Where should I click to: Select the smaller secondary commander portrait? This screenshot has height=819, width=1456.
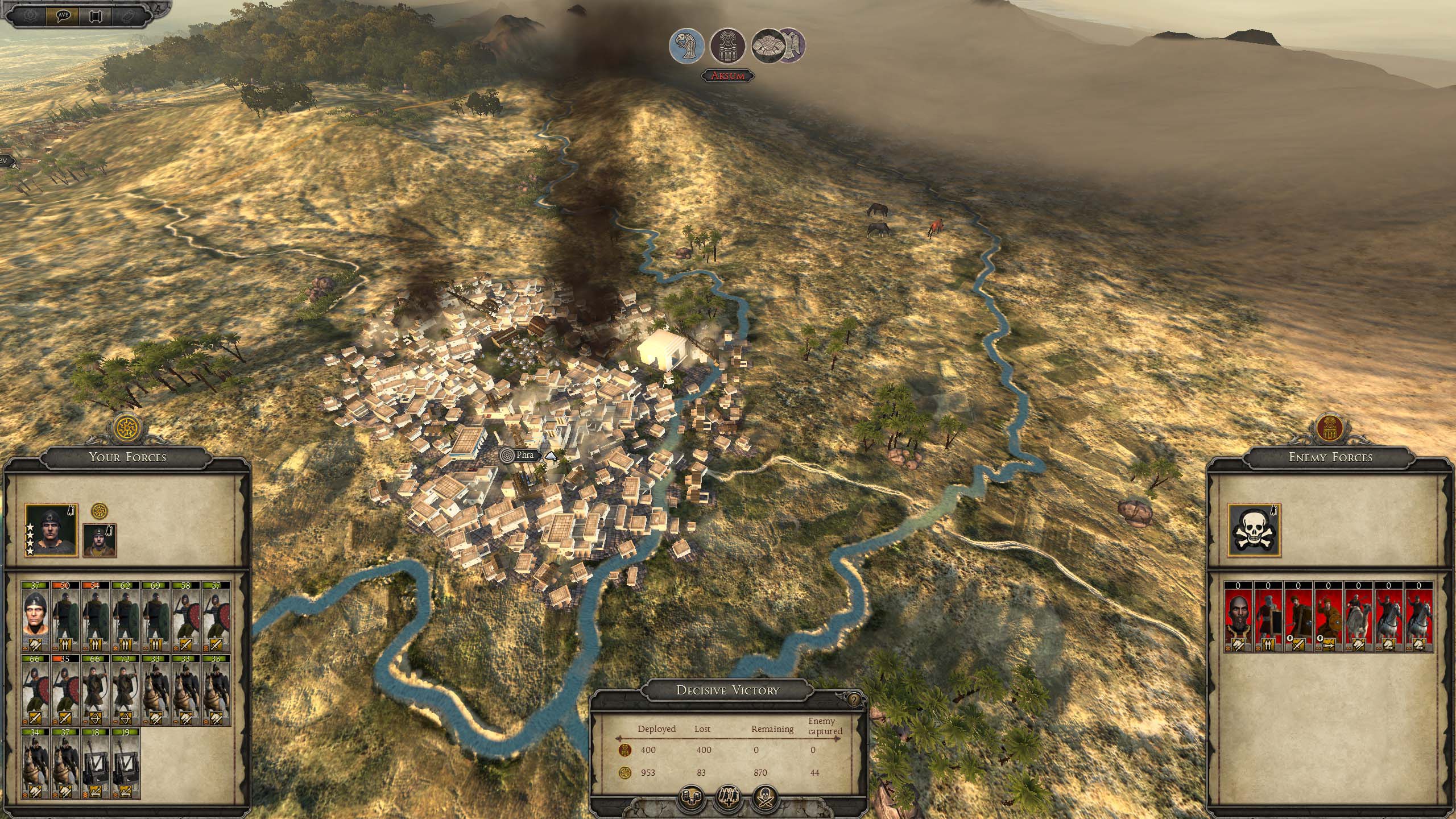100,540
